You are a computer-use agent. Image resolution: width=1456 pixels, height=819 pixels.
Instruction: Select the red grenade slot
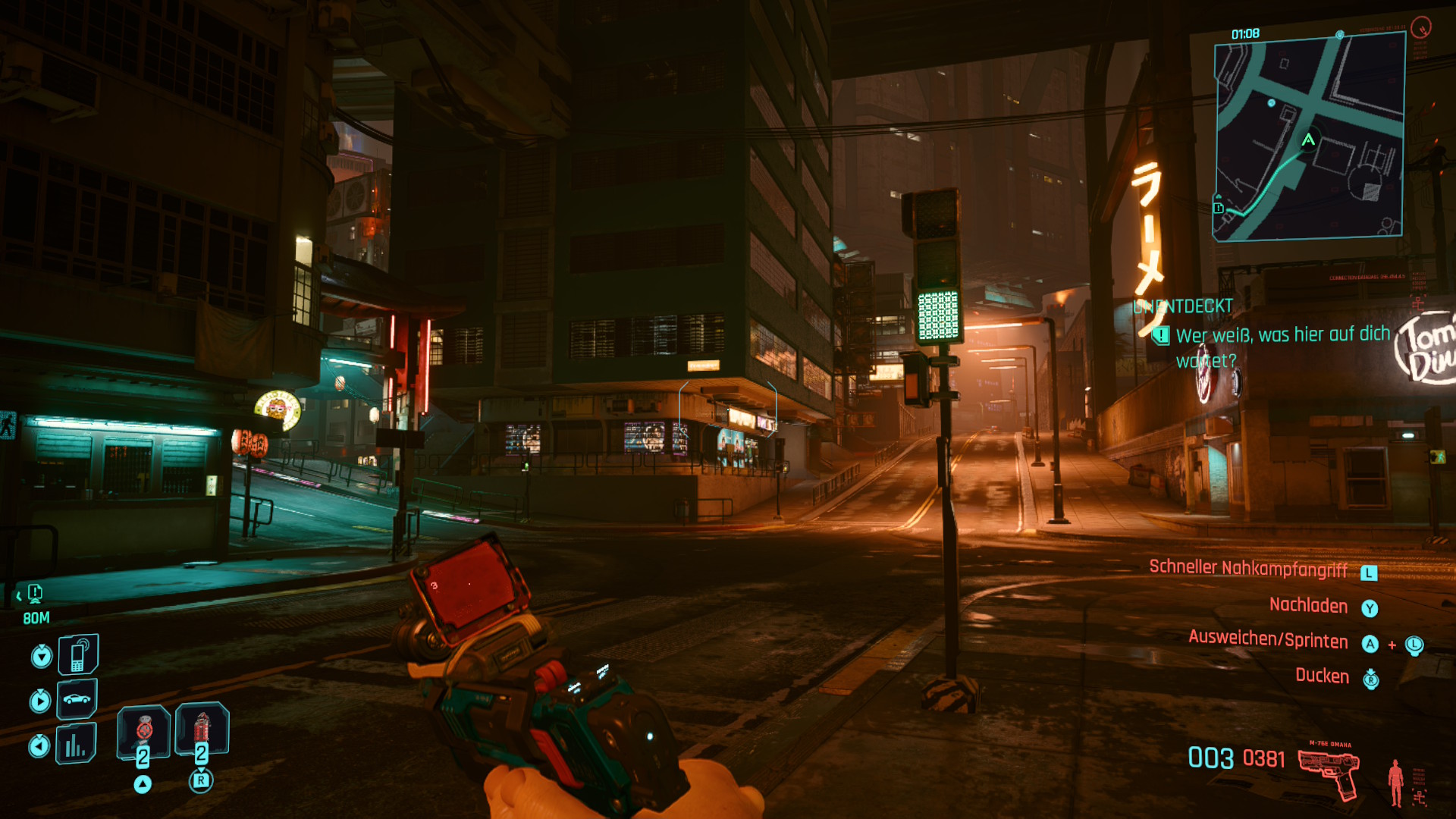click(x=202, y=730)
